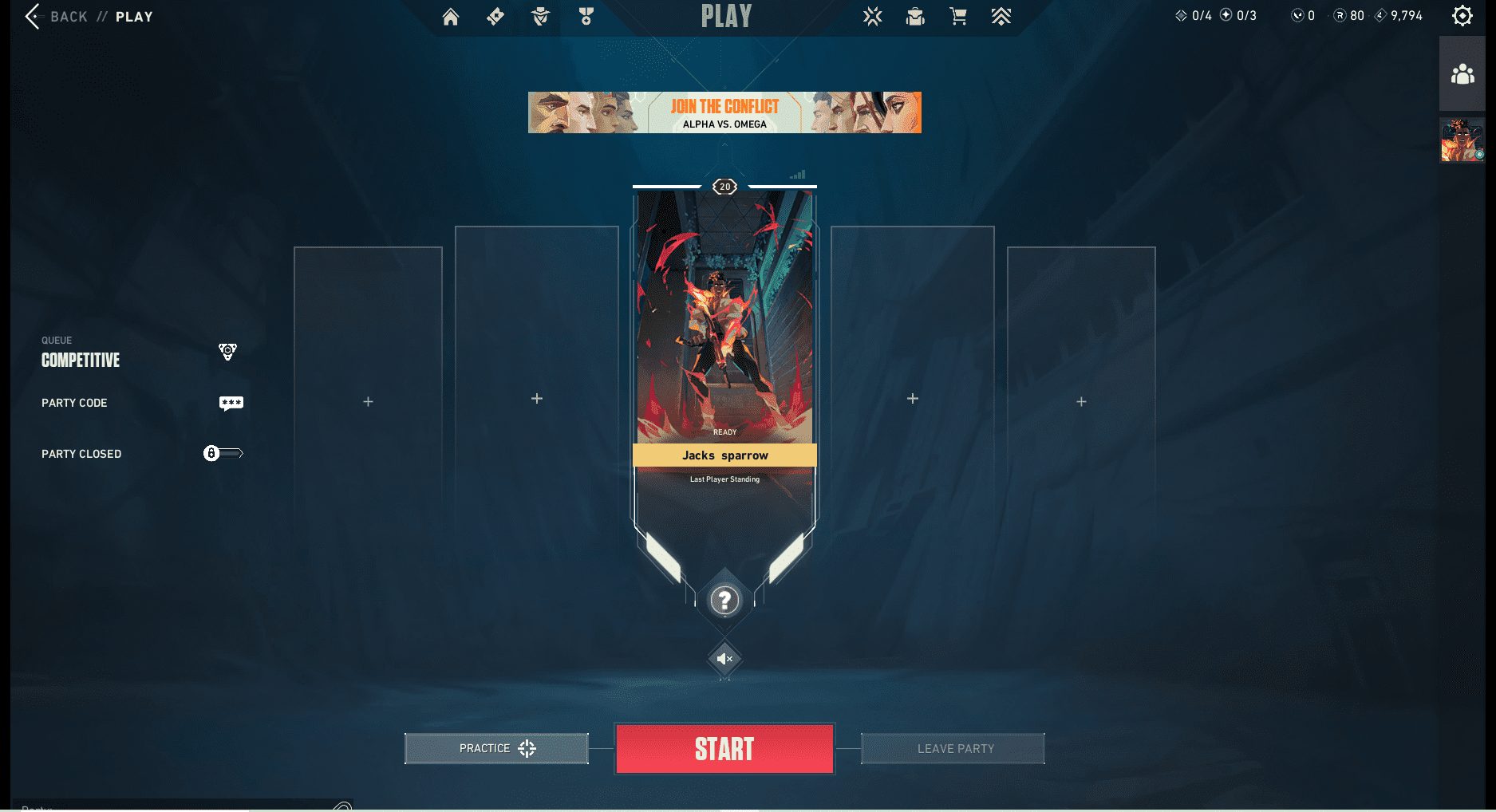Click the PRACTICE button

(x=495, y=748)
